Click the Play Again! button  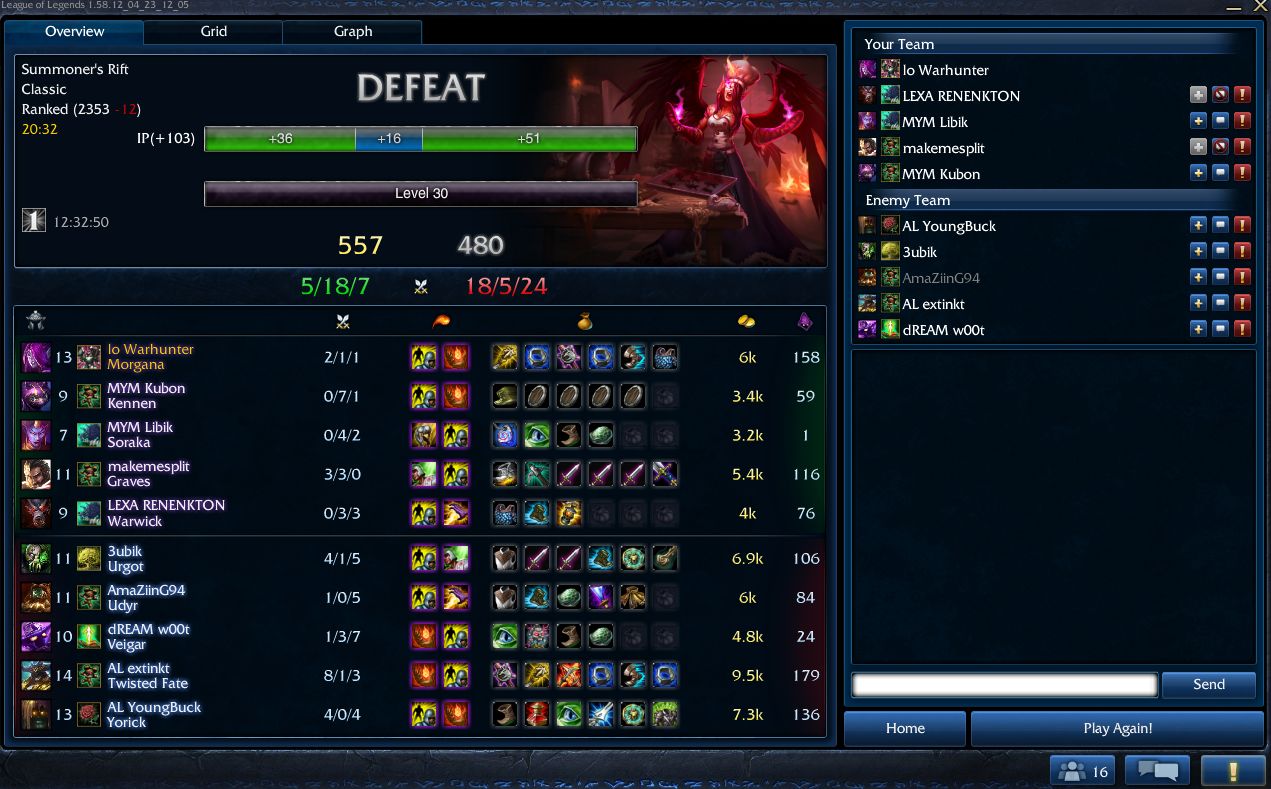click(x=1117, y=728)
